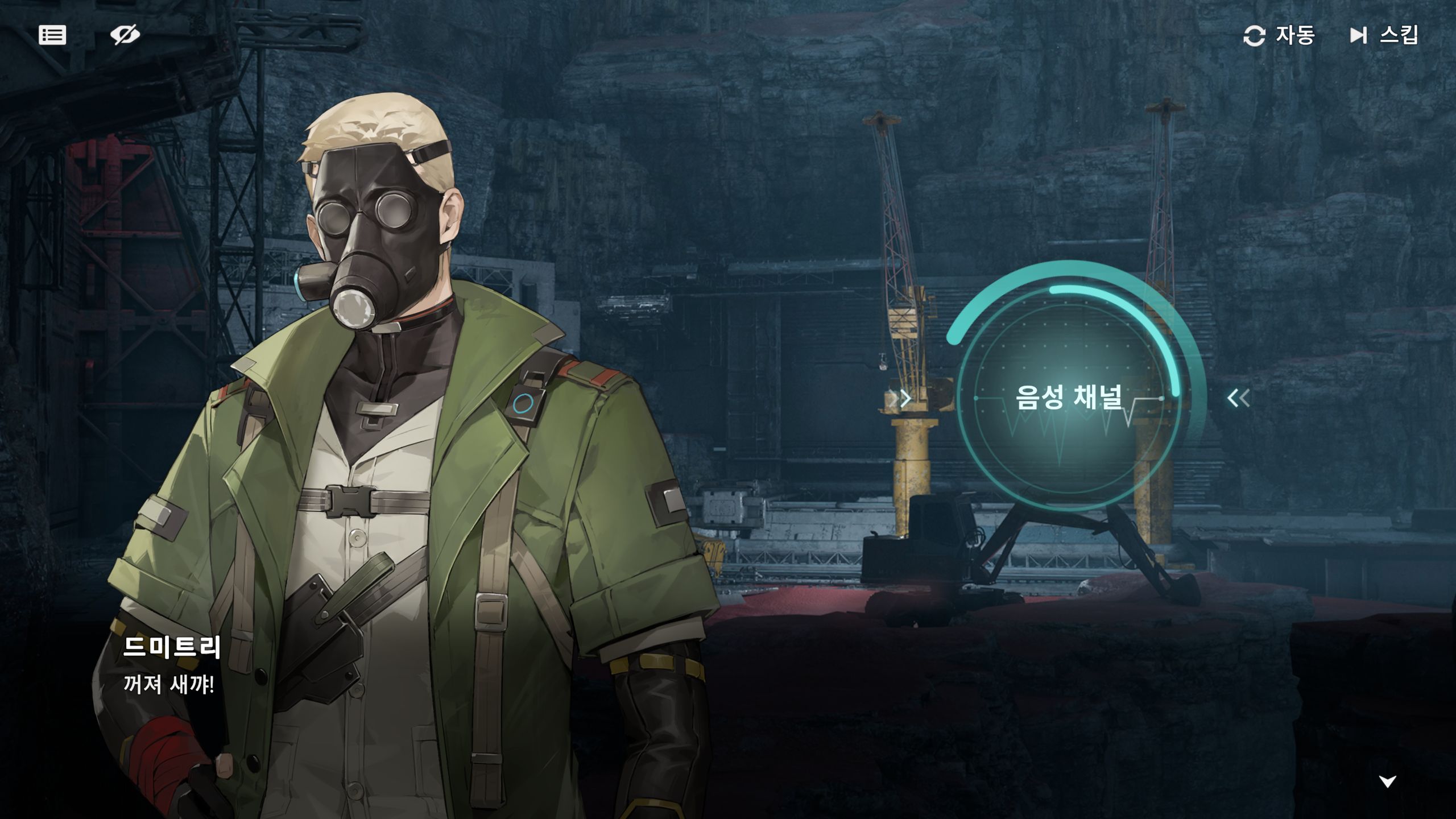This screenshot has height=819, width=1456.
Task: Open the dialogue log list icon
Action: (52, 35)
